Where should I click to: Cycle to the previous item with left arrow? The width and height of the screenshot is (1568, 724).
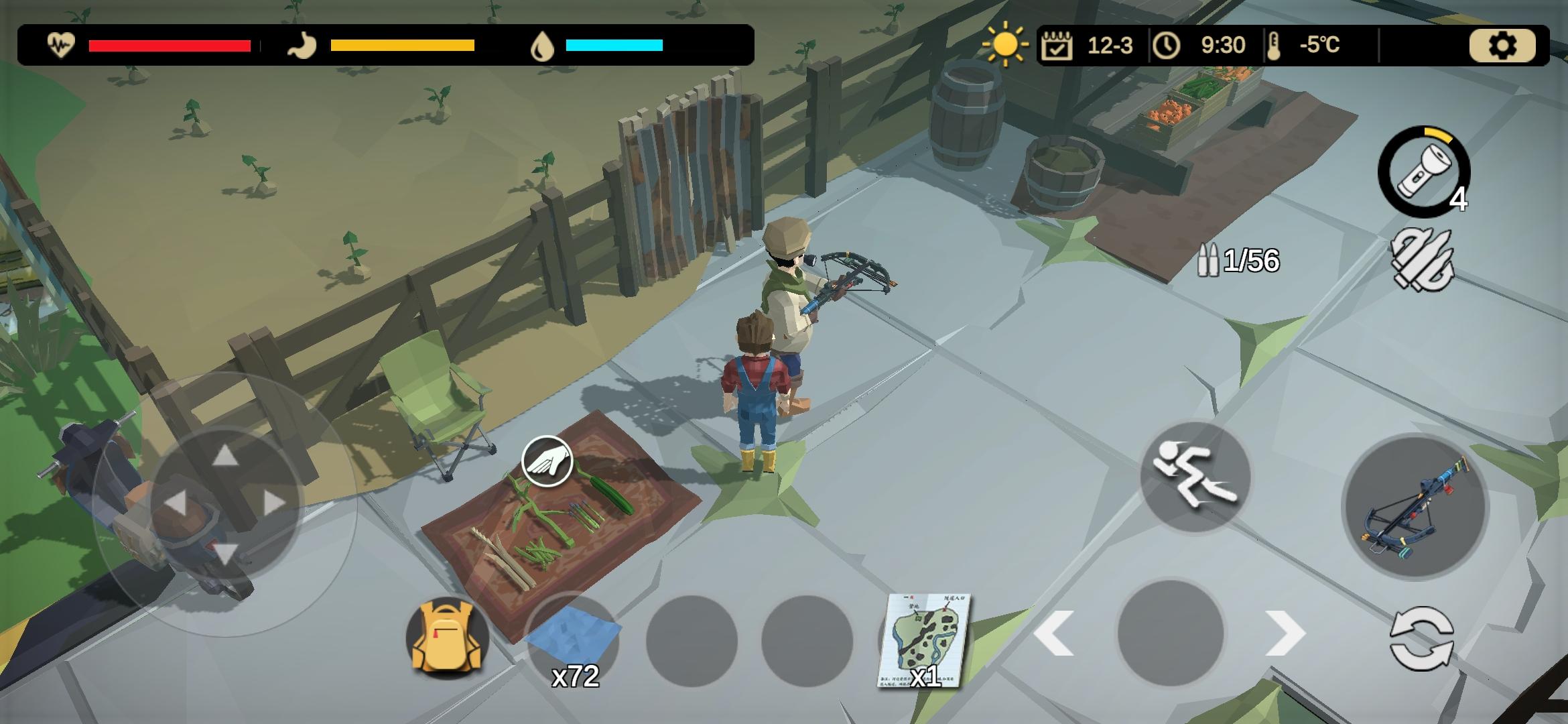coord(1054,633)
